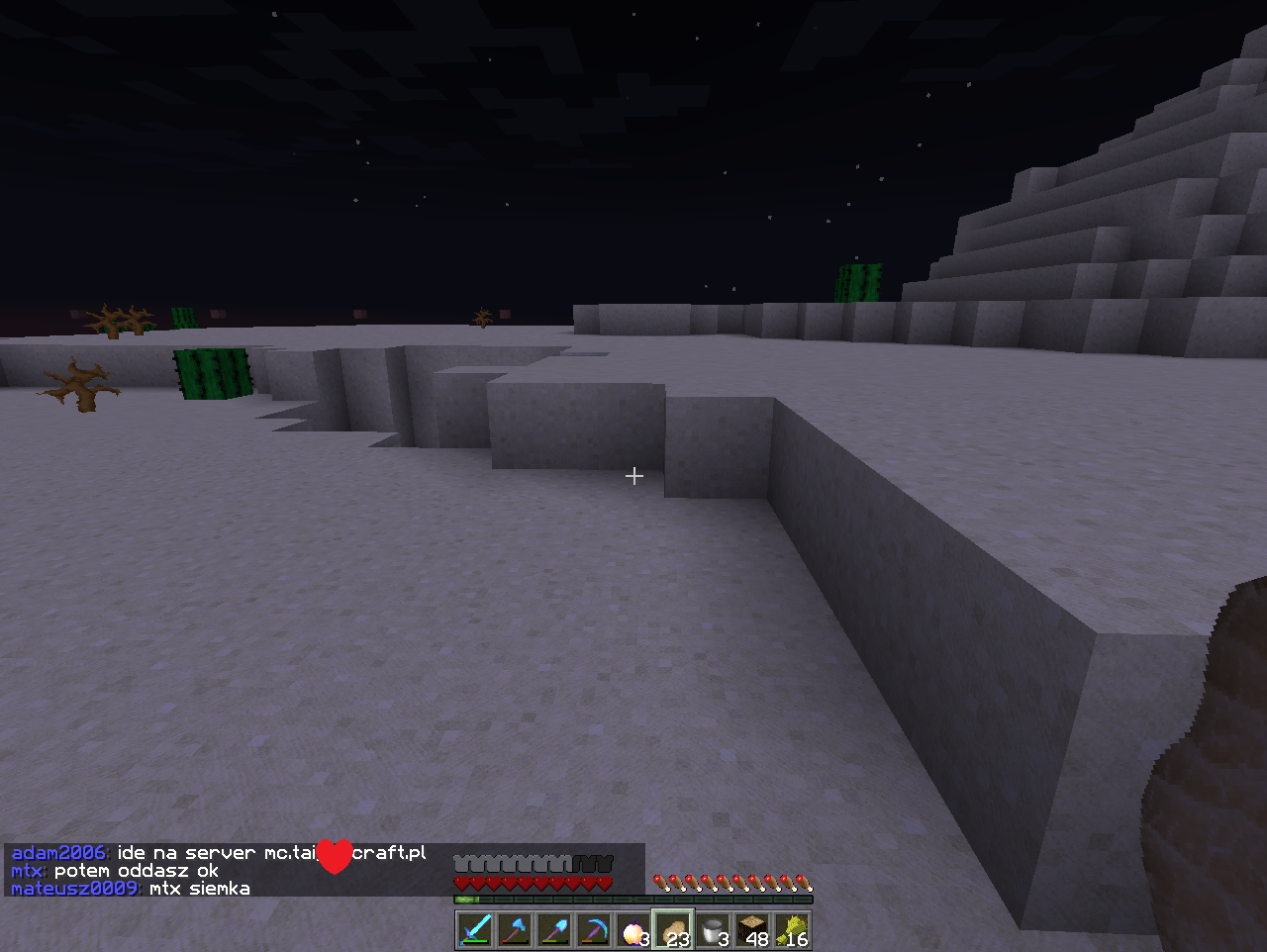Select the golden apple slot
This screenshot has width=1267, height=952.
pyautogui.click(x=633, y=930)
